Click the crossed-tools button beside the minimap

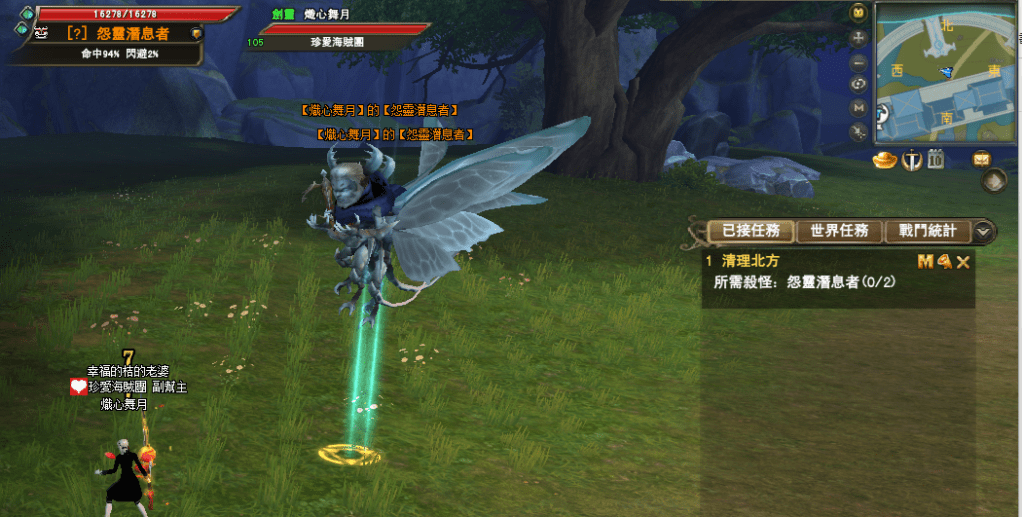(x=858, y=131)
